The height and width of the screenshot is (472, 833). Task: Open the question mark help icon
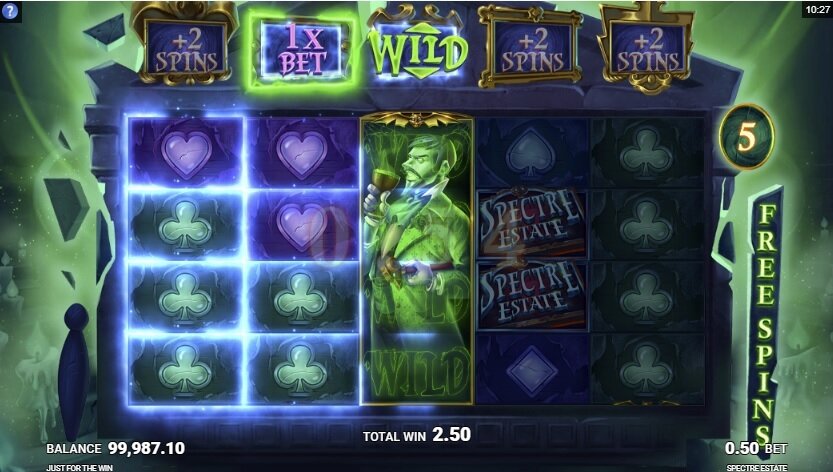pos(10,11)
